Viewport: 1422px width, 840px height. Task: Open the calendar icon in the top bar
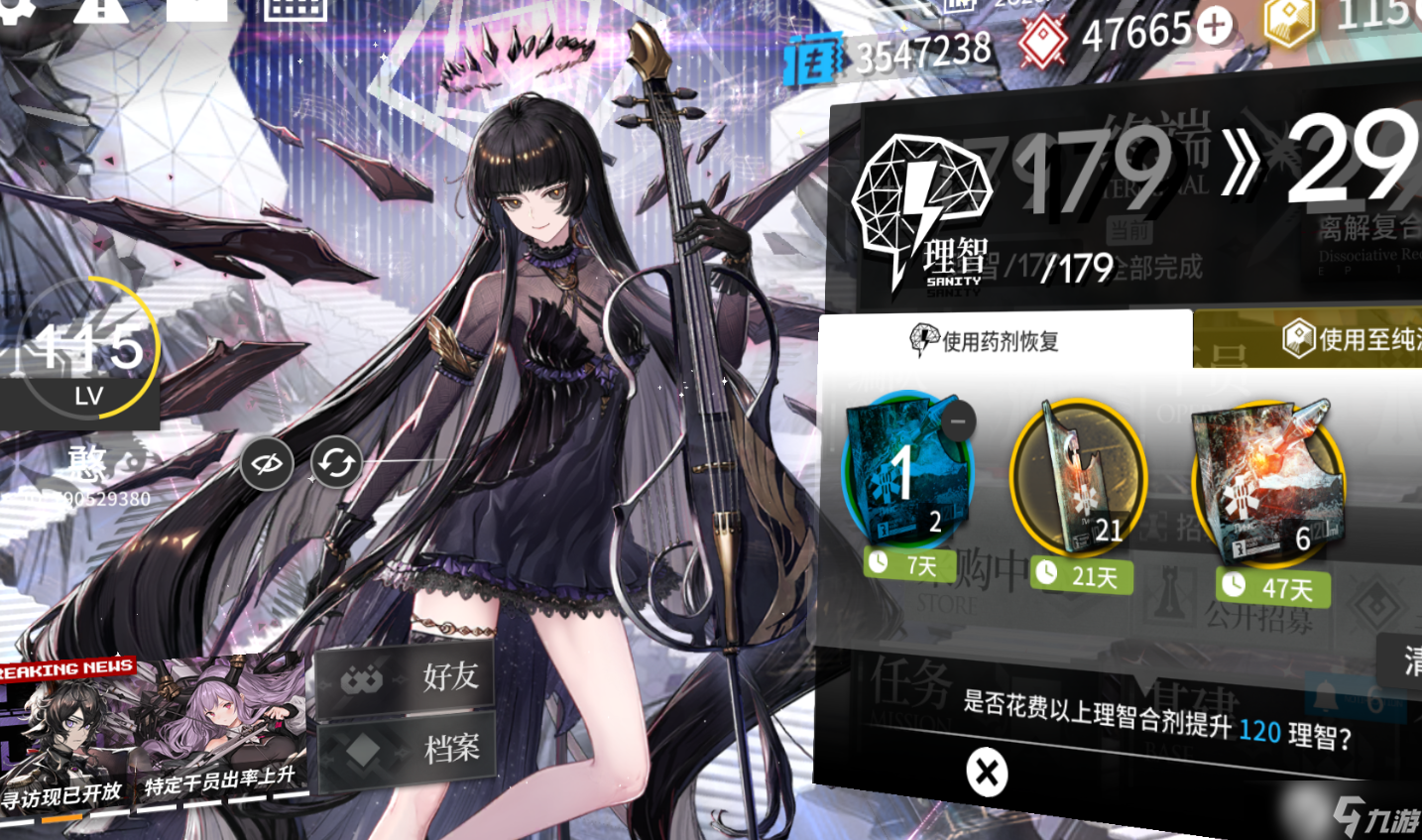click(295, 10)
